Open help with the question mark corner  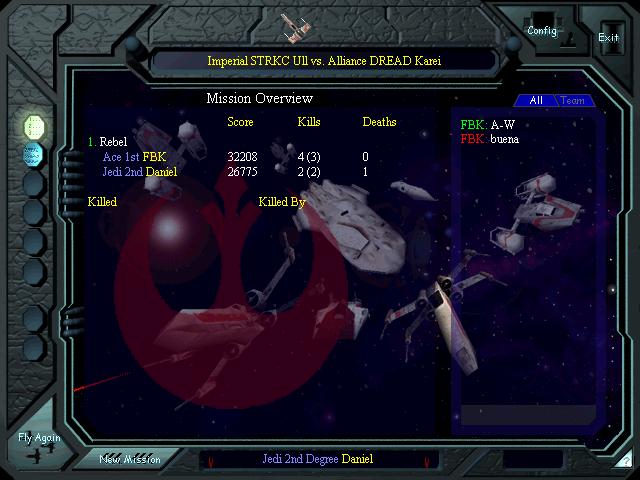[625, 460]
